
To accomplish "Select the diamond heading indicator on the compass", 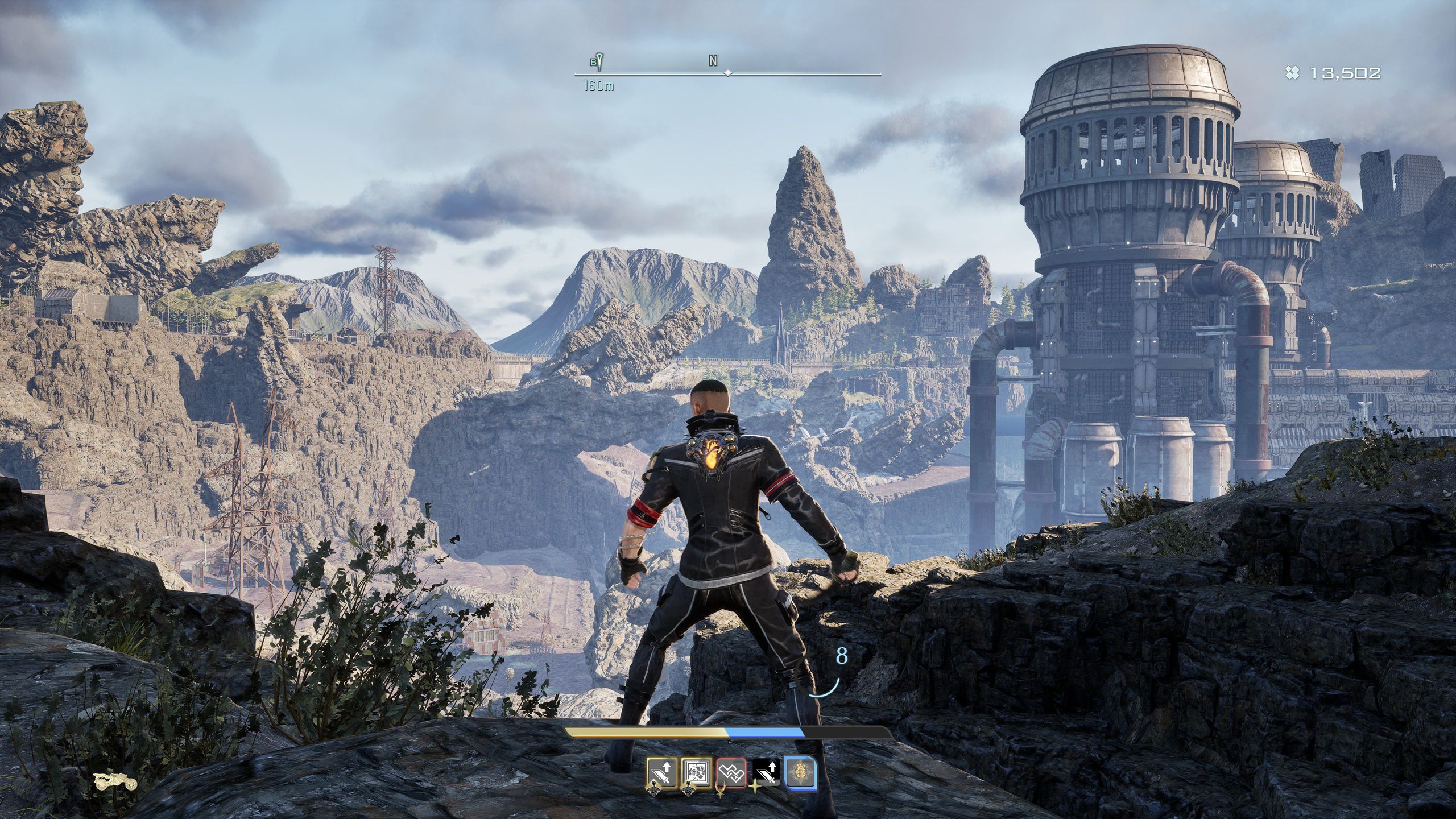I will point(727,74).
